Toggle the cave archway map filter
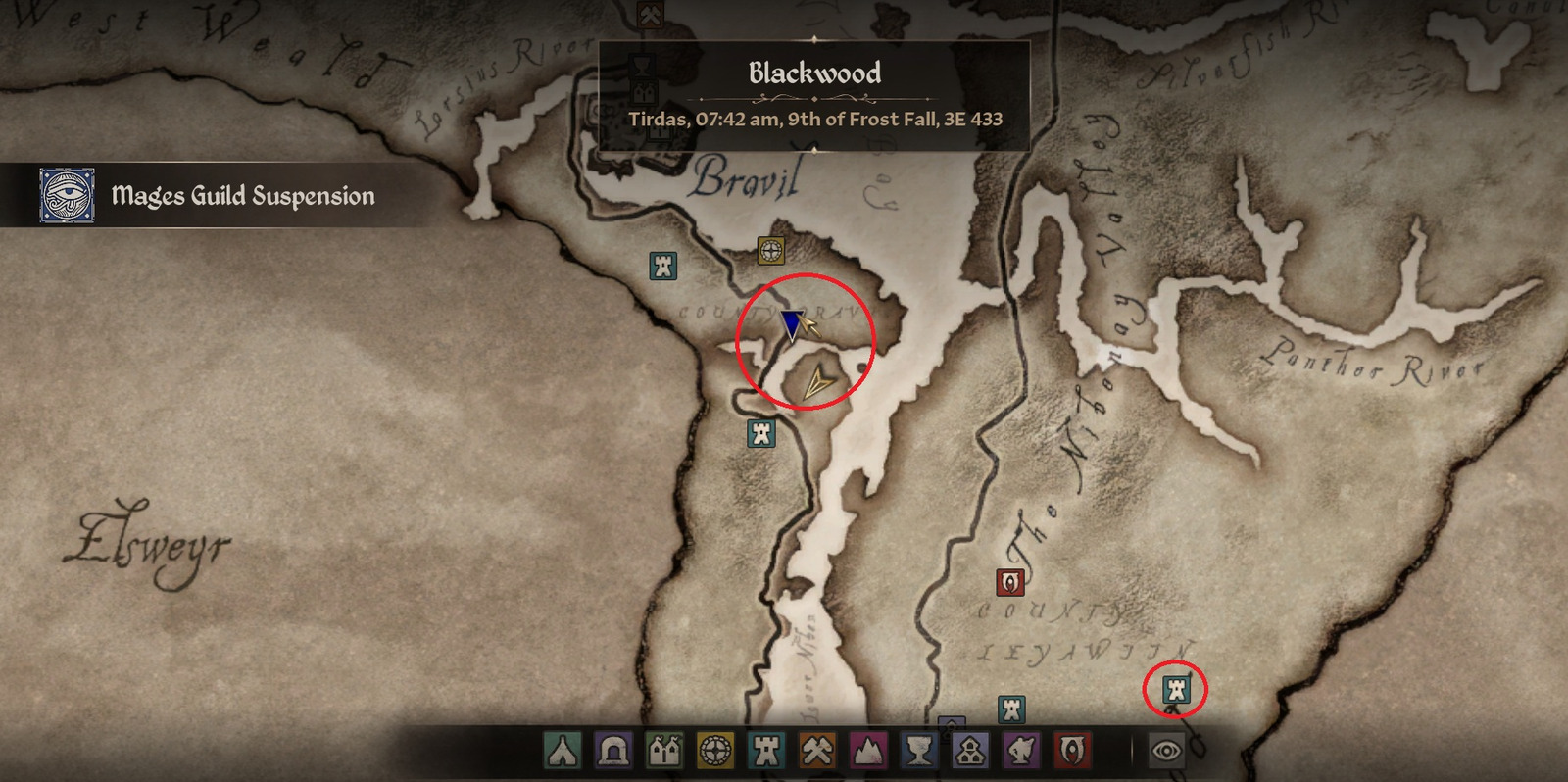Viewport: 1568px width, 782px height. click(x=613, y=751)
